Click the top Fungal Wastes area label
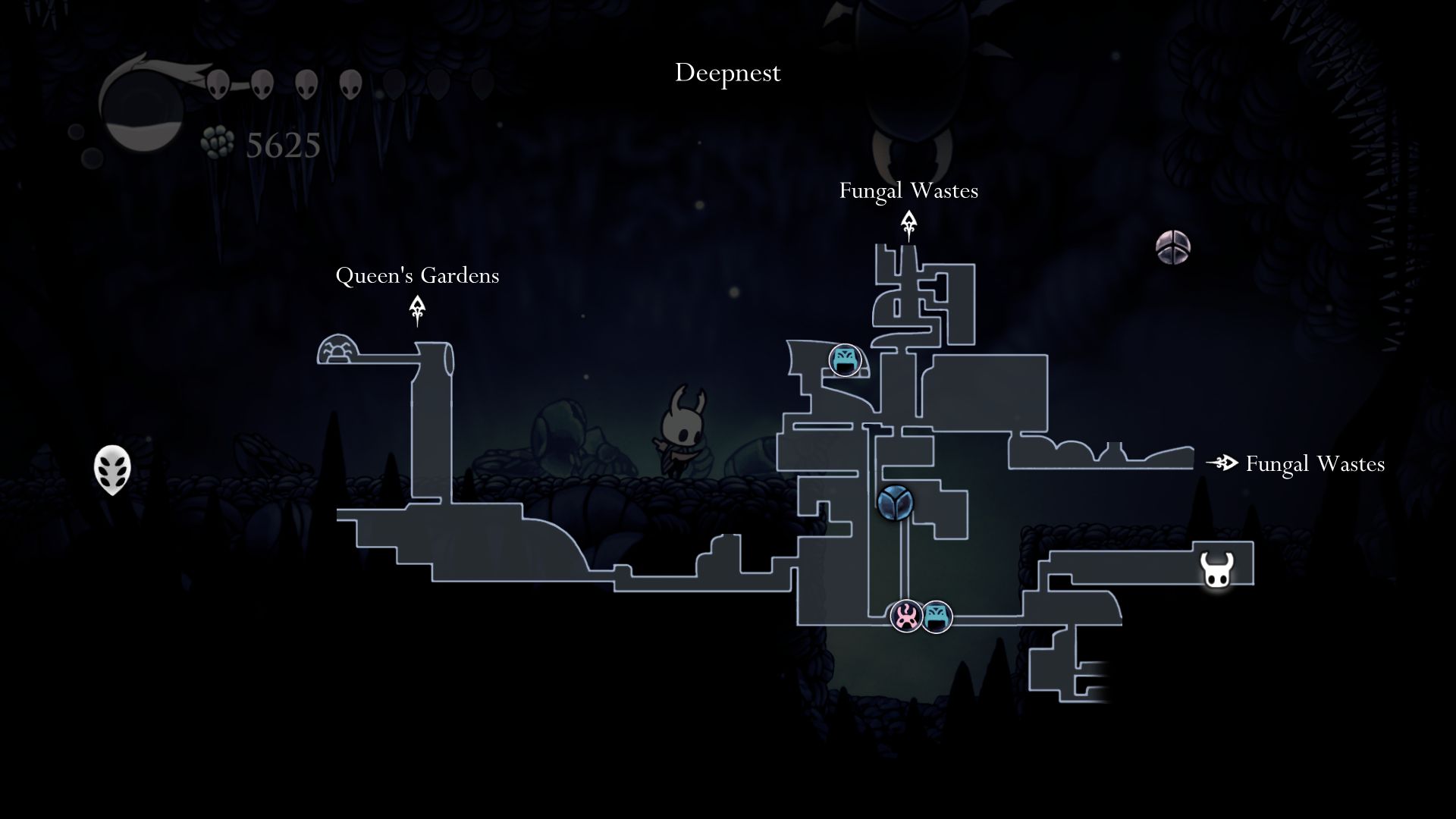The width and height of the screenshot is (1456, 819). 908,191
